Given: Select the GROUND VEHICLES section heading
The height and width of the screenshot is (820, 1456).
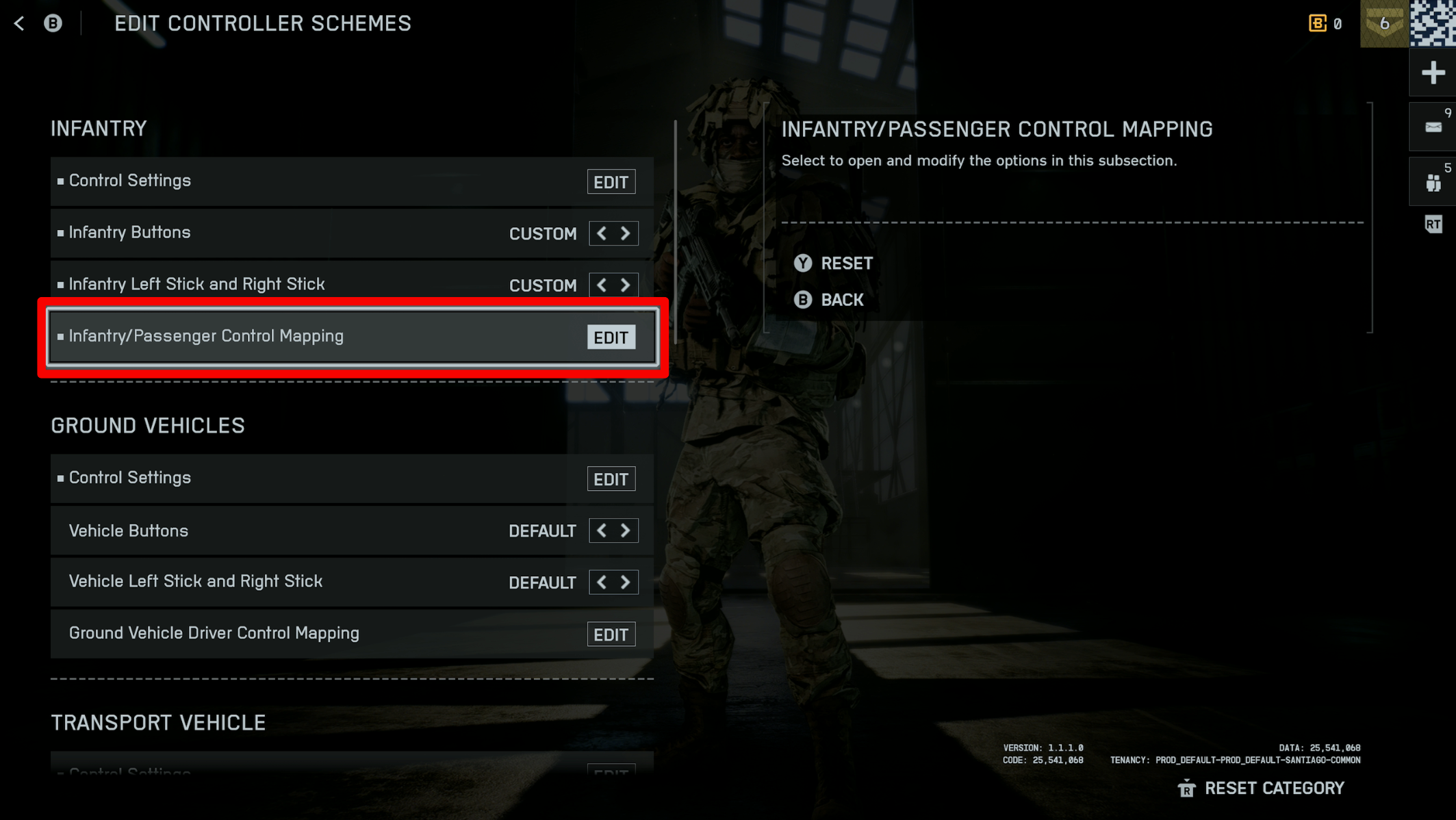Looking at the screenshot, I should point(148,425).
